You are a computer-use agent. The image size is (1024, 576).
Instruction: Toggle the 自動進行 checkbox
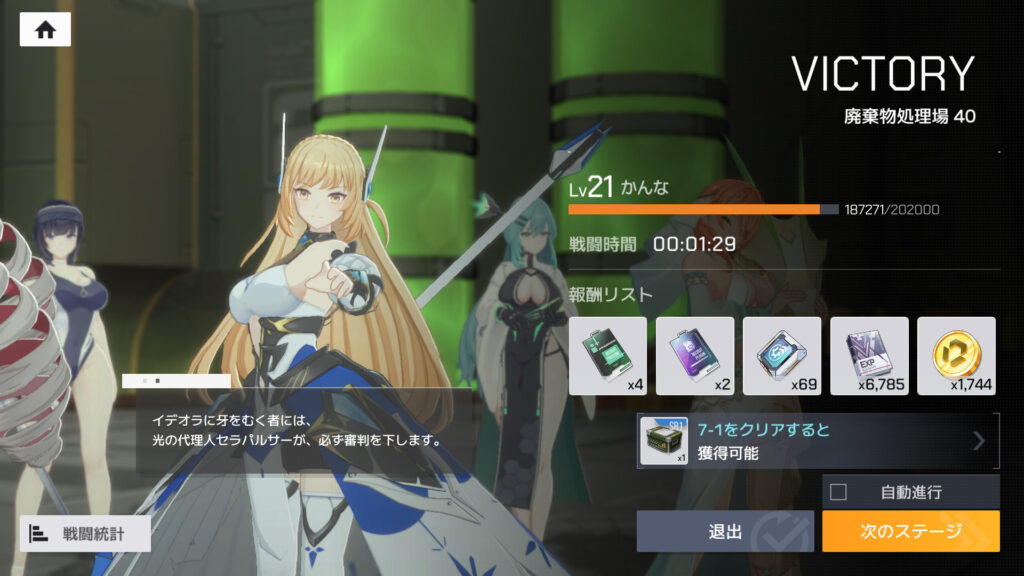coord(839,492)
